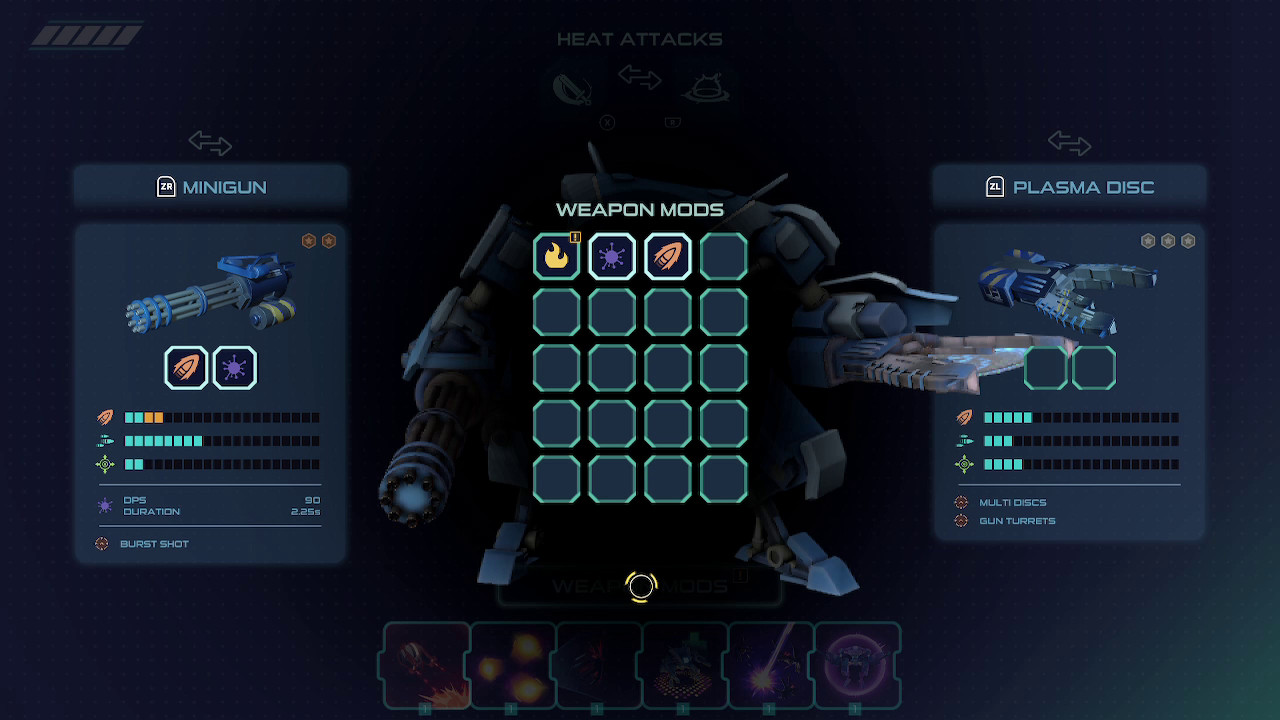Select the orange rocket weapon mod
The image size is (1280, 720).
click(x=666, y=256)
